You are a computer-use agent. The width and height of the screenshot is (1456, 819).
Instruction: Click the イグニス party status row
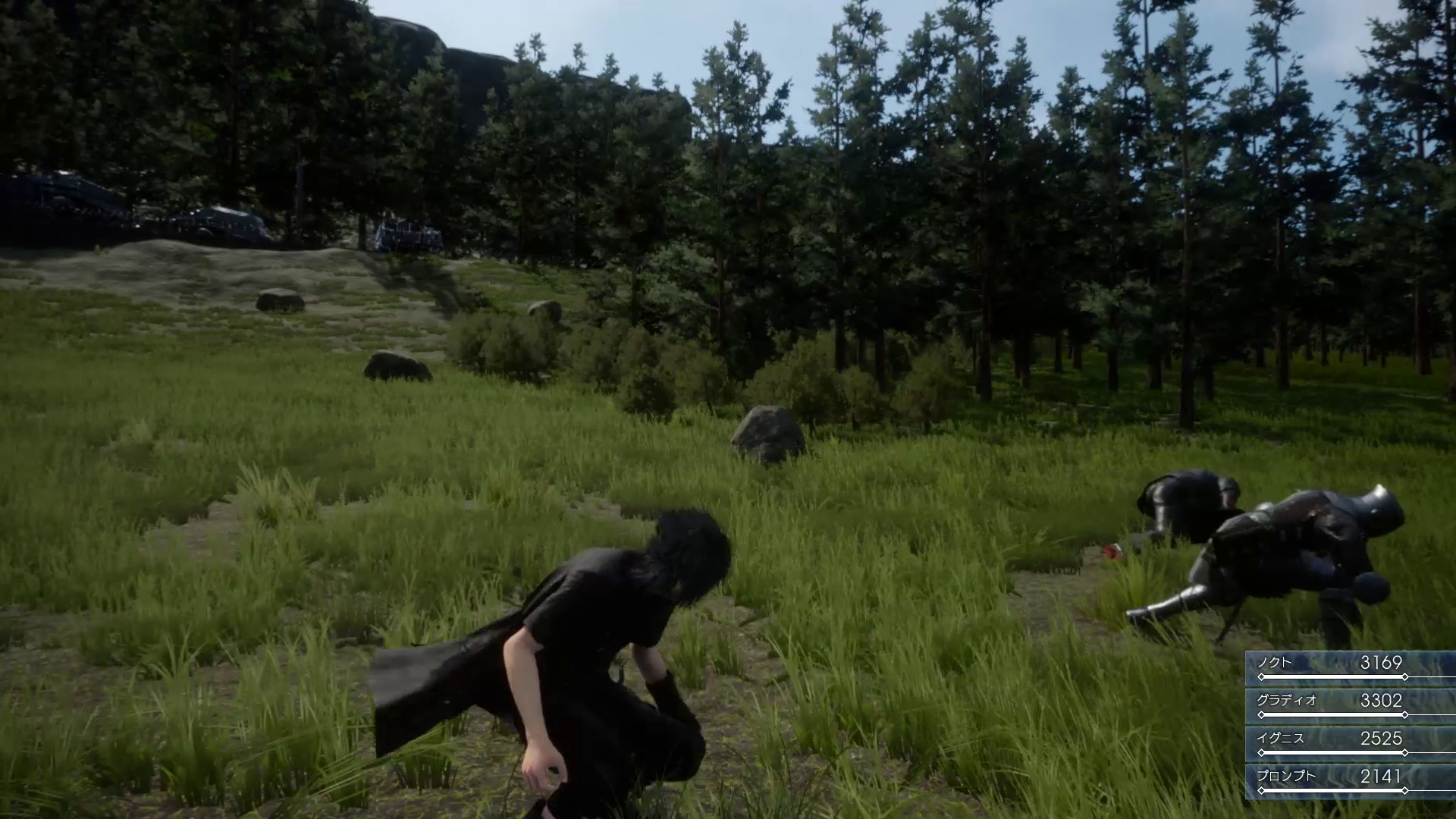pyautogui.click(x=1350, y=742)
